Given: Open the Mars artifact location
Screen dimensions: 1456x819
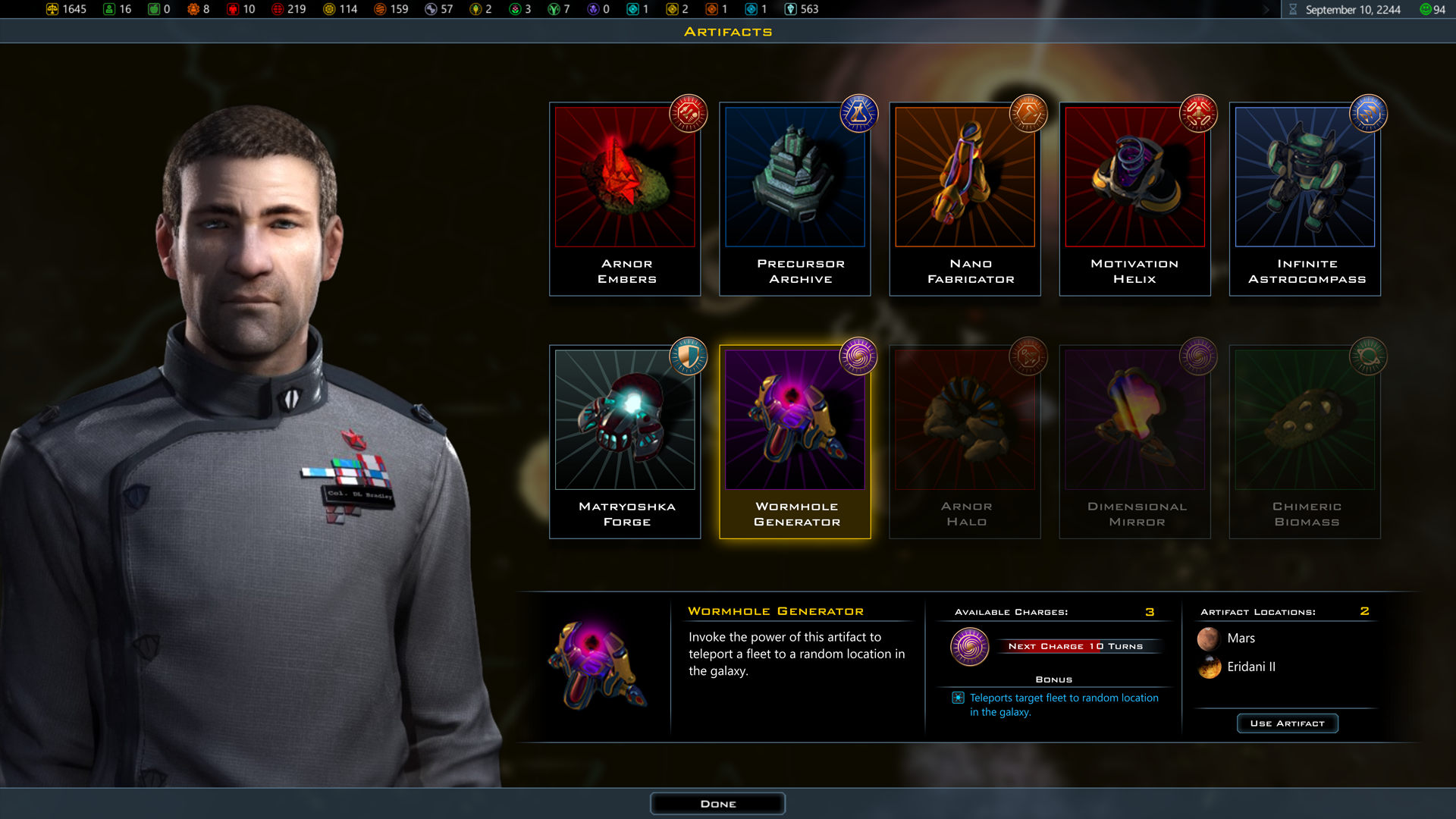Looking at the screenshot, I should 1241,638.
